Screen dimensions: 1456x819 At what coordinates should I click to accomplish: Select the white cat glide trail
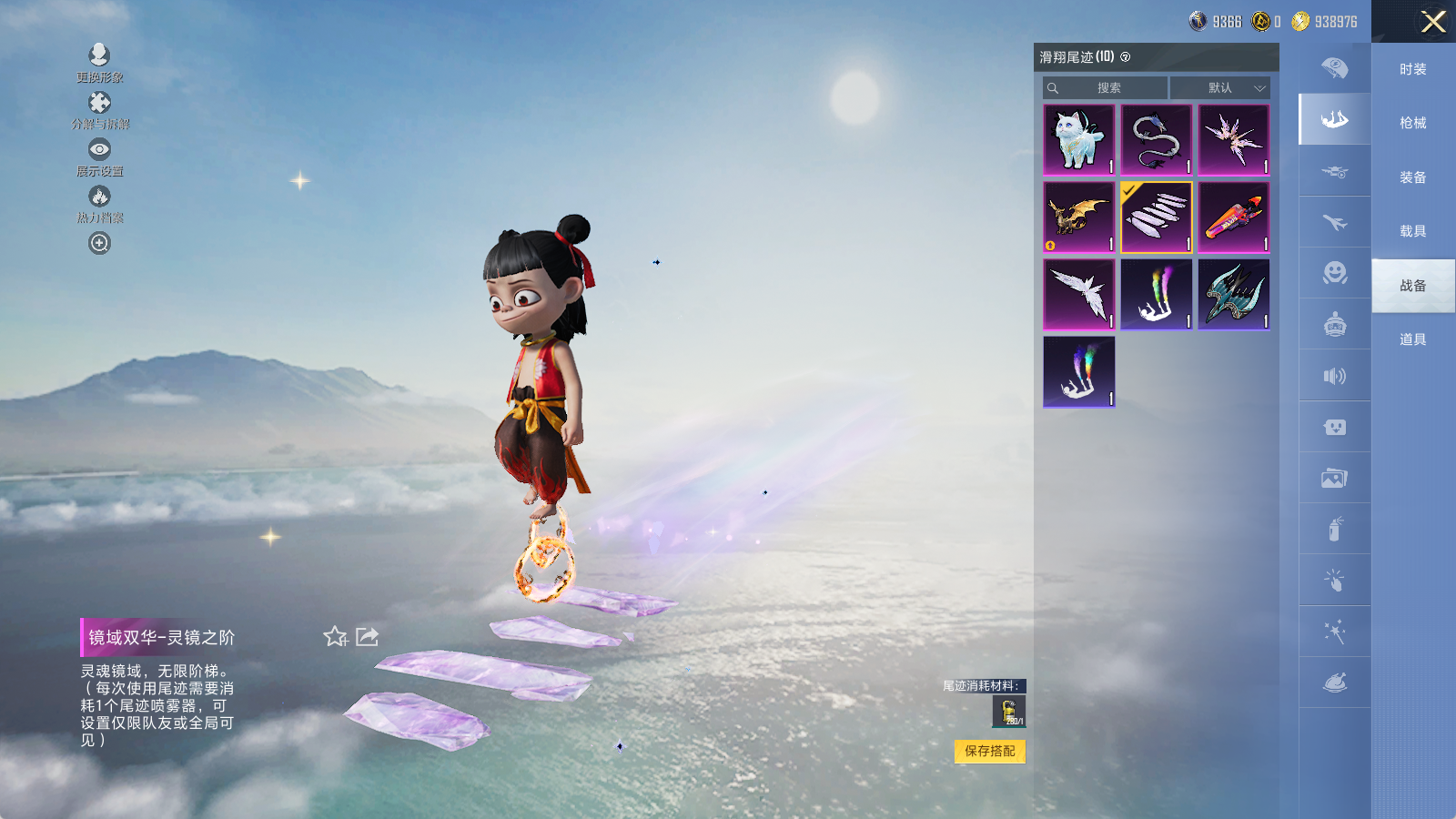click(x=1078, y=139)
